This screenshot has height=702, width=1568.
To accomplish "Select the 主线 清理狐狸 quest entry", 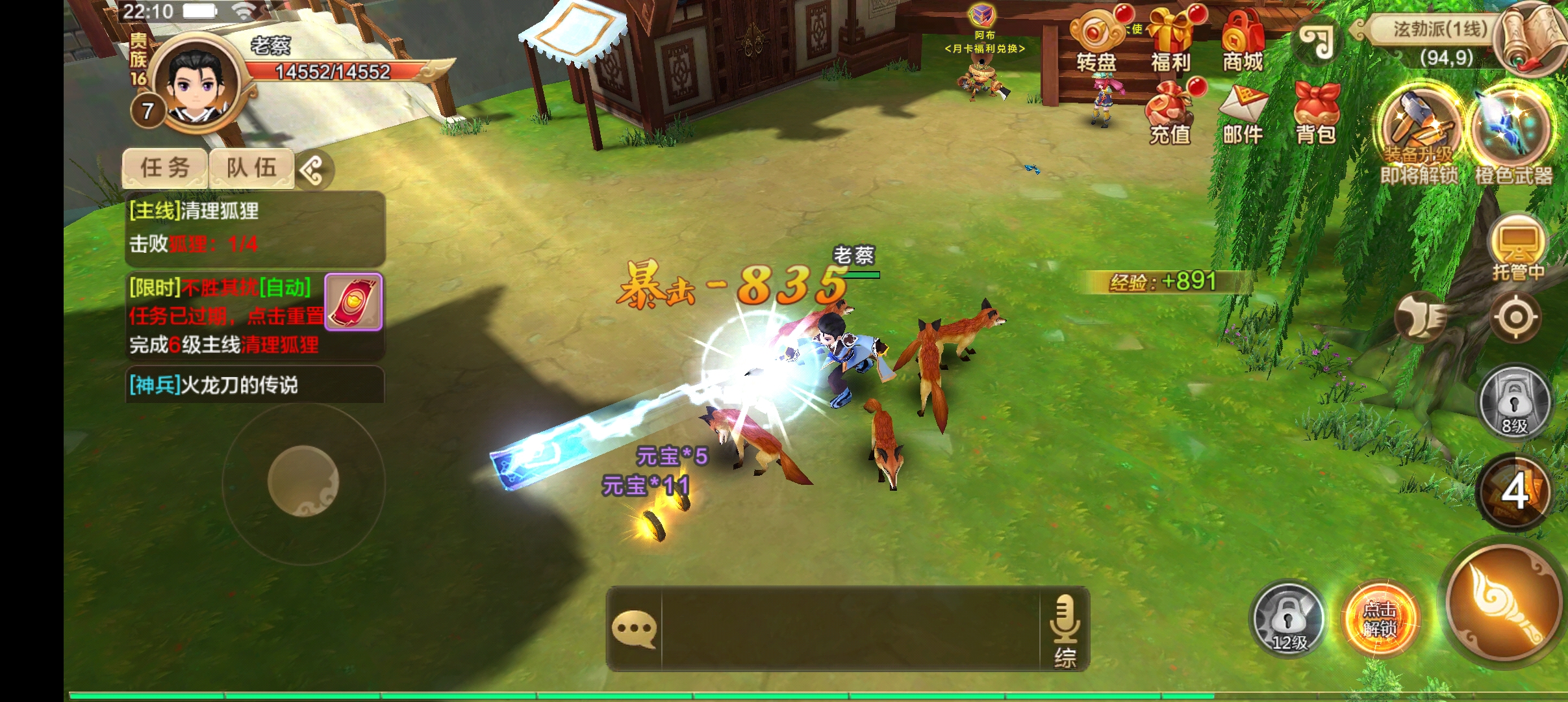I will pyautogui.click(x=255, y=227).
